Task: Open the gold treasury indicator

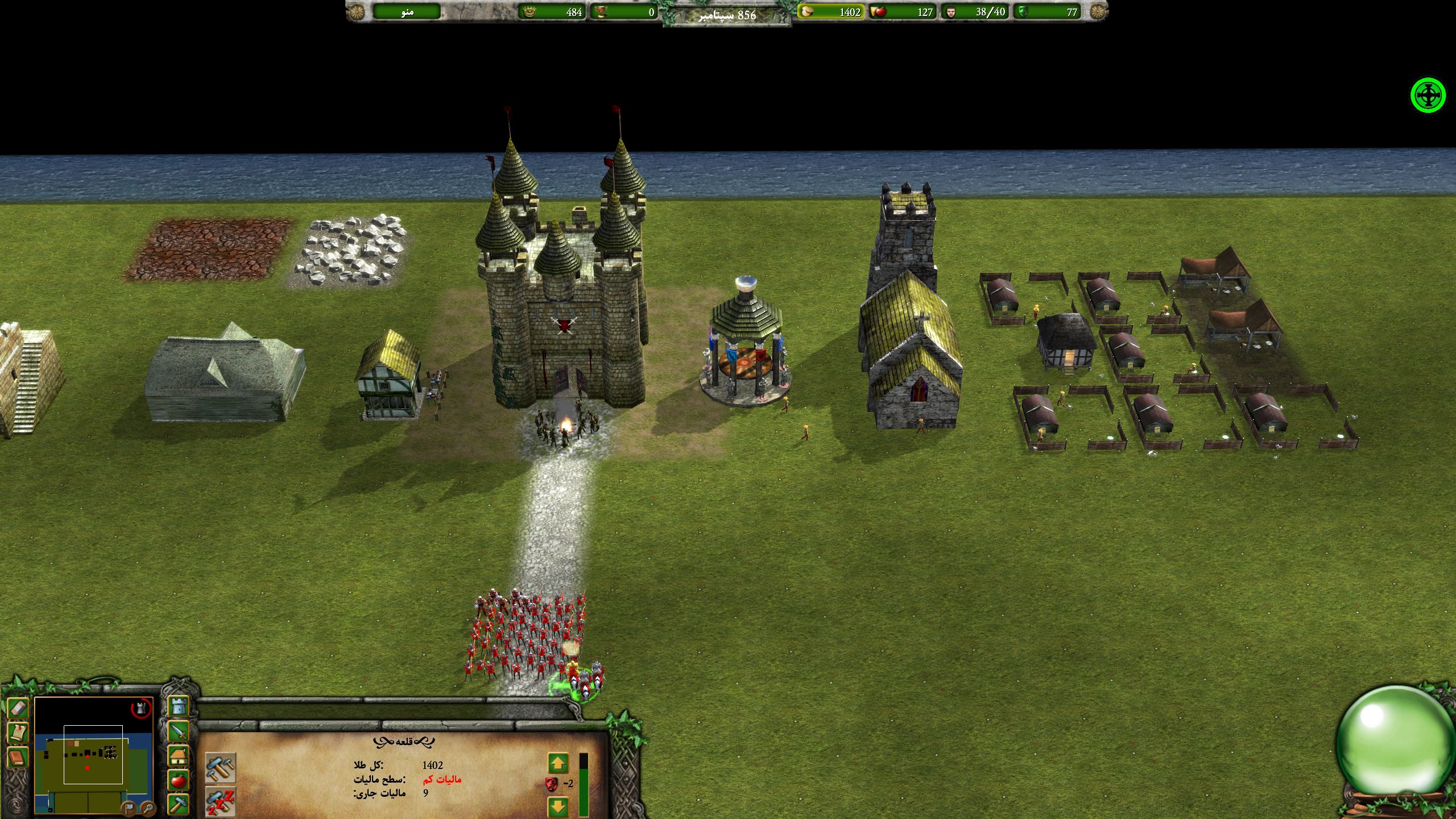Action: [831, 11]
